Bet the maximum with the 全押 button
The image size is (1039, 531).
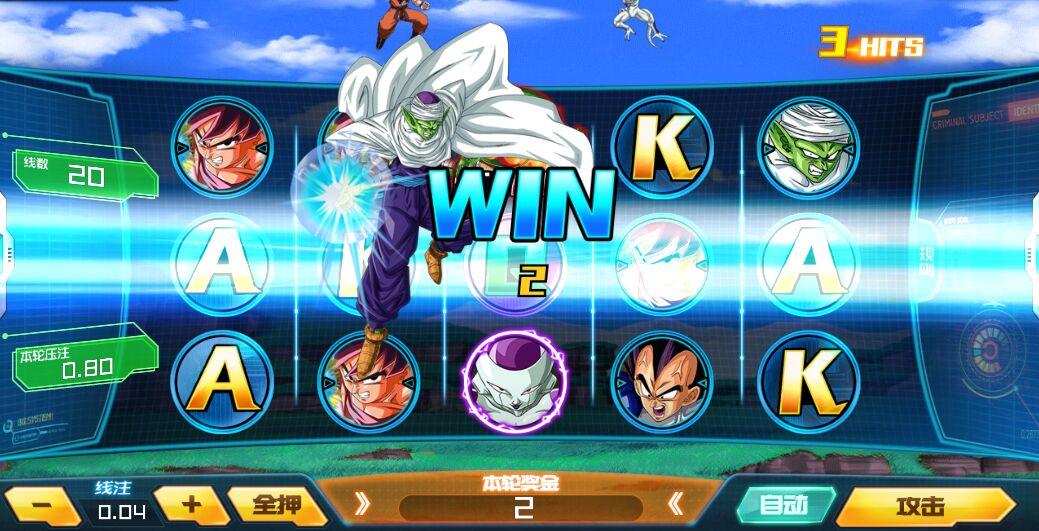(x=265, y=504)
